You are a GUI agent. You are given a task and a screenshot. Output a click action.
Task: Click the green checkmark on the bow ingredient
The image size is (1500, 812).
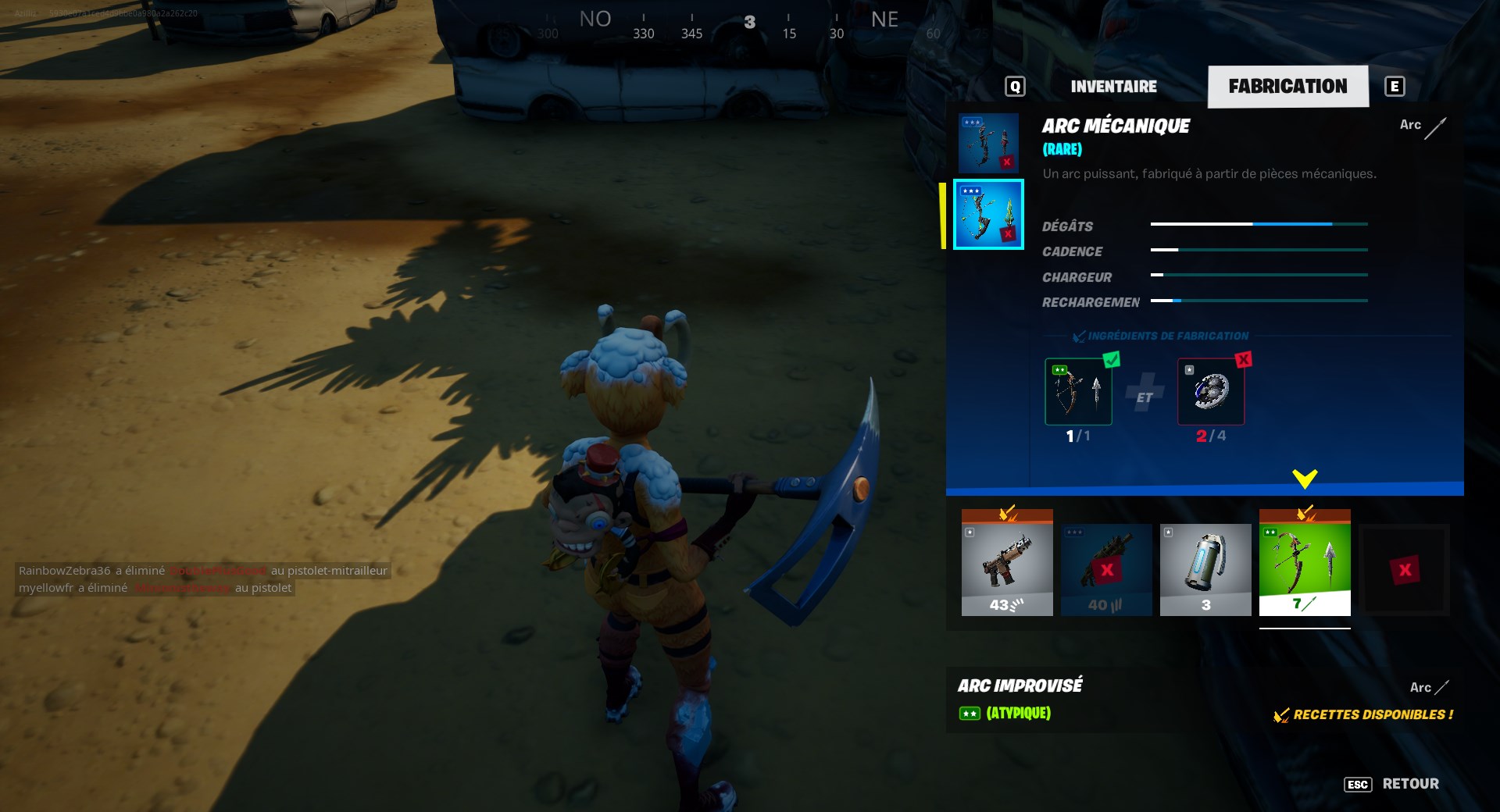pyautogui.click(x=1110, y=359)
